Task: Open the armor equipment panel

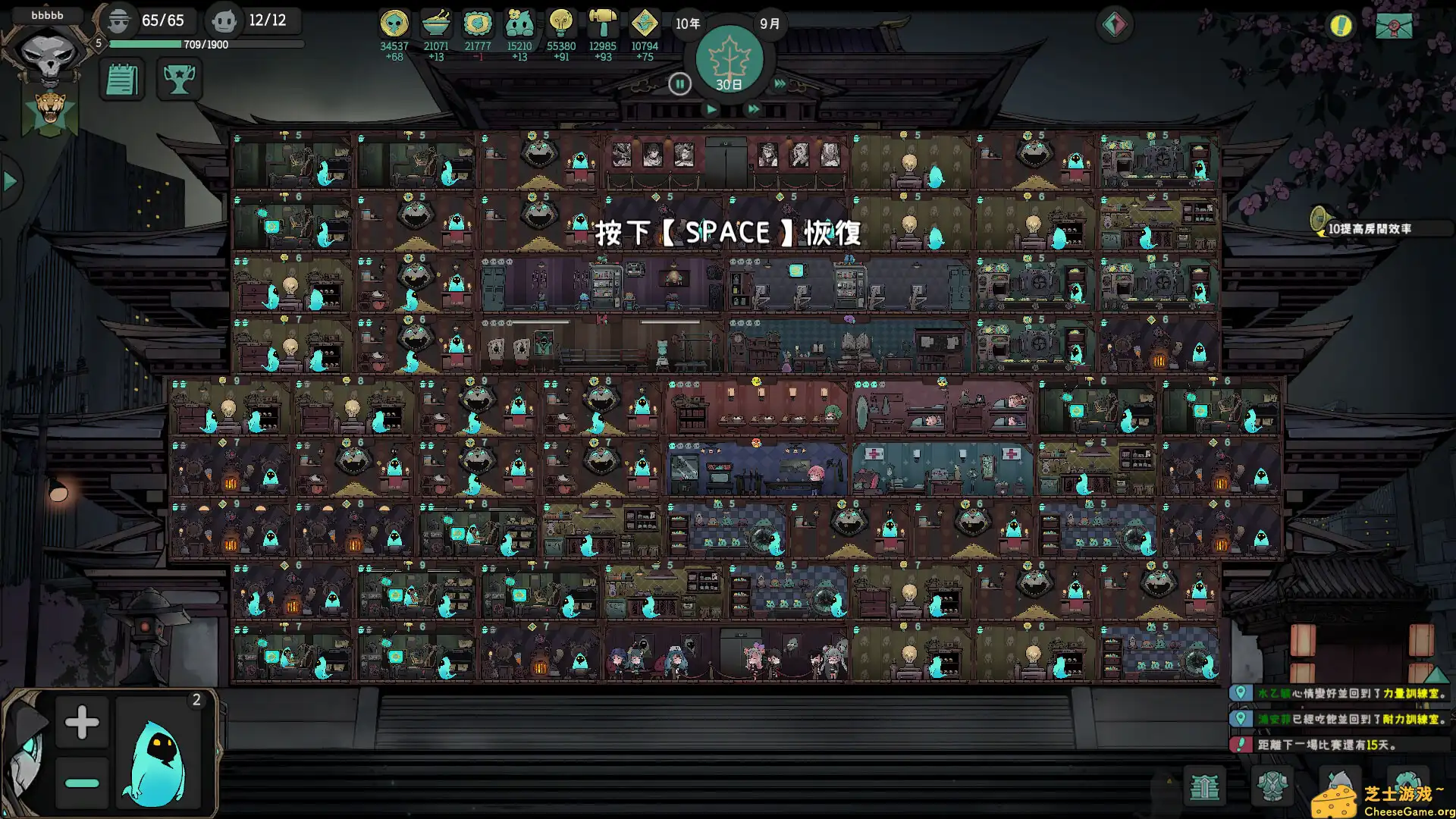Action: click(1272, 787)
